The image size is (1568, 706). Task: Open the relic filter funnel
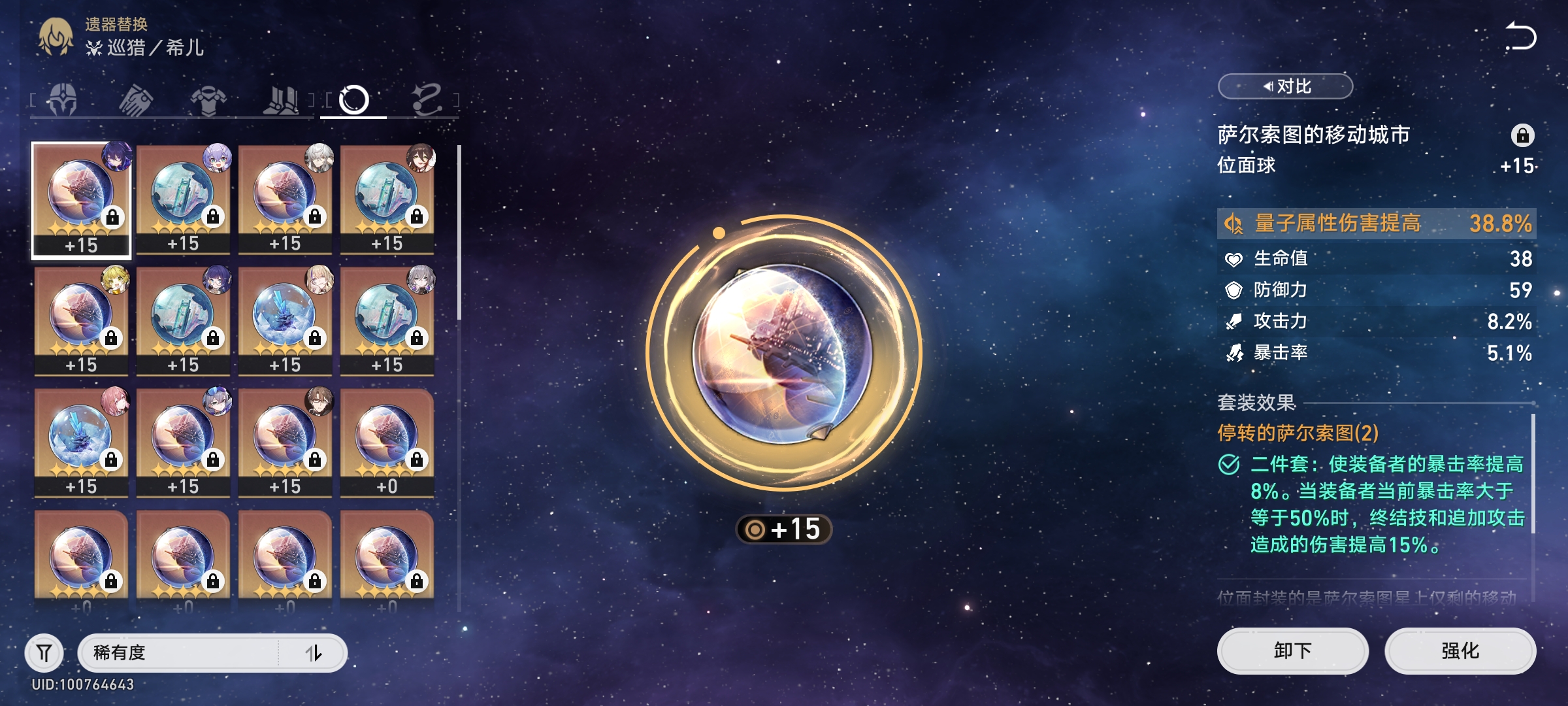[44, 652]
